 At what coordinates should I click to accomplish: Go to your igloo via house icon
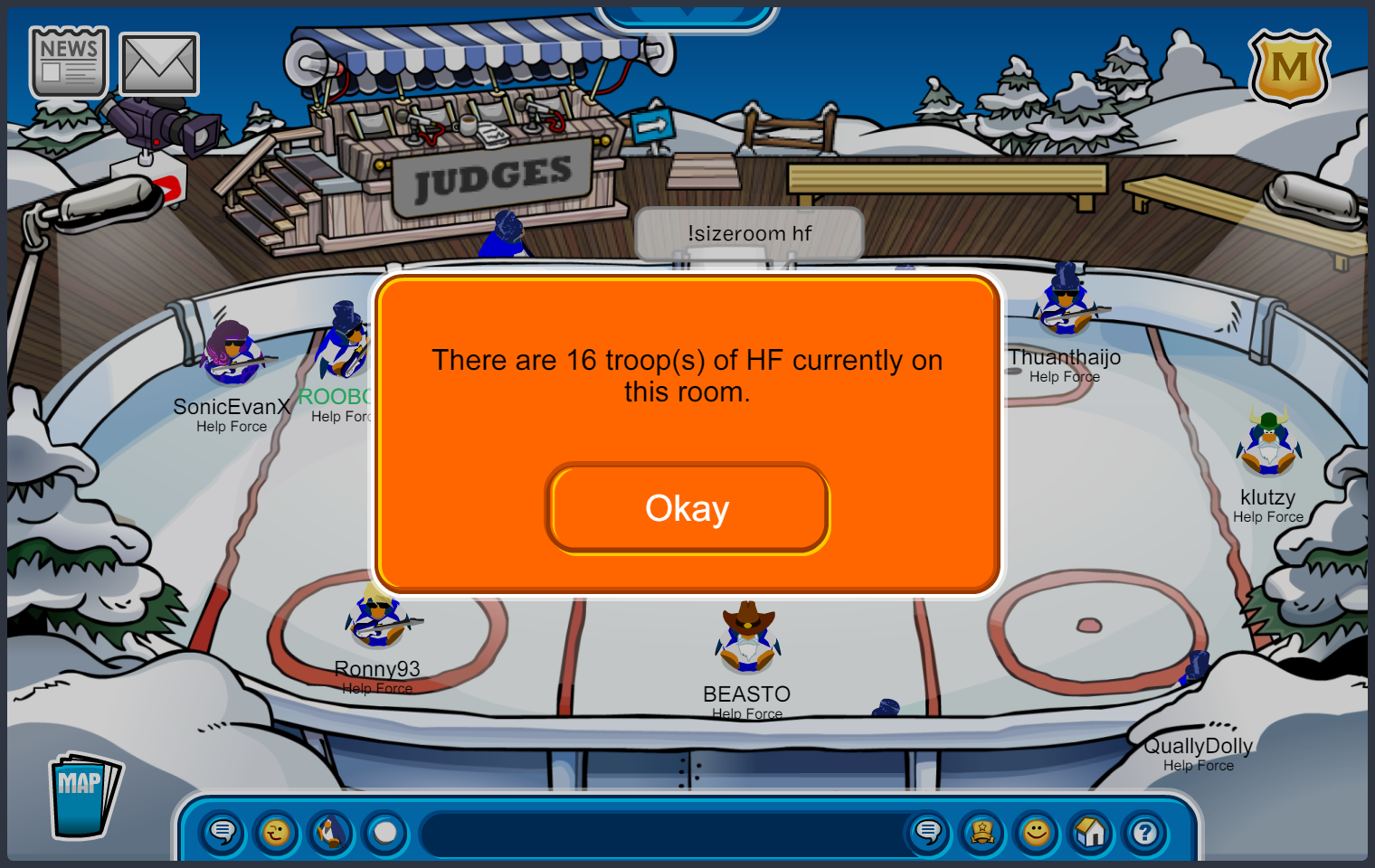(1091, 832)
